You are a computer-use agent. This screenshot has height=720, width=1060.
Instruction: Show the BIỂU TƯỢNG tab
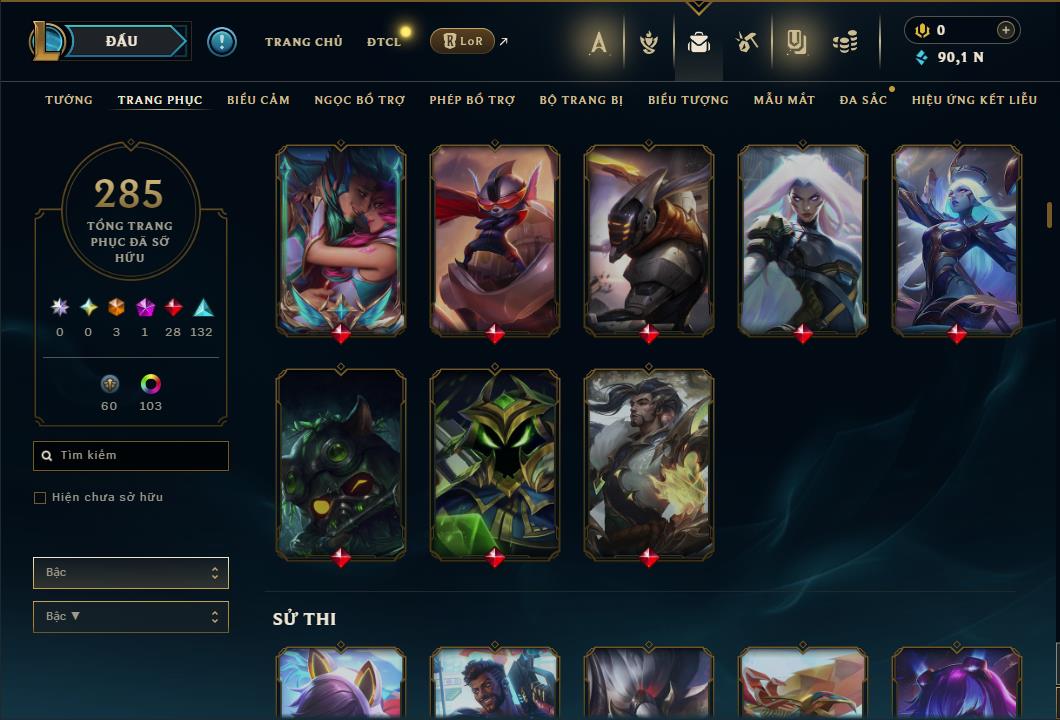coord(688,100)
